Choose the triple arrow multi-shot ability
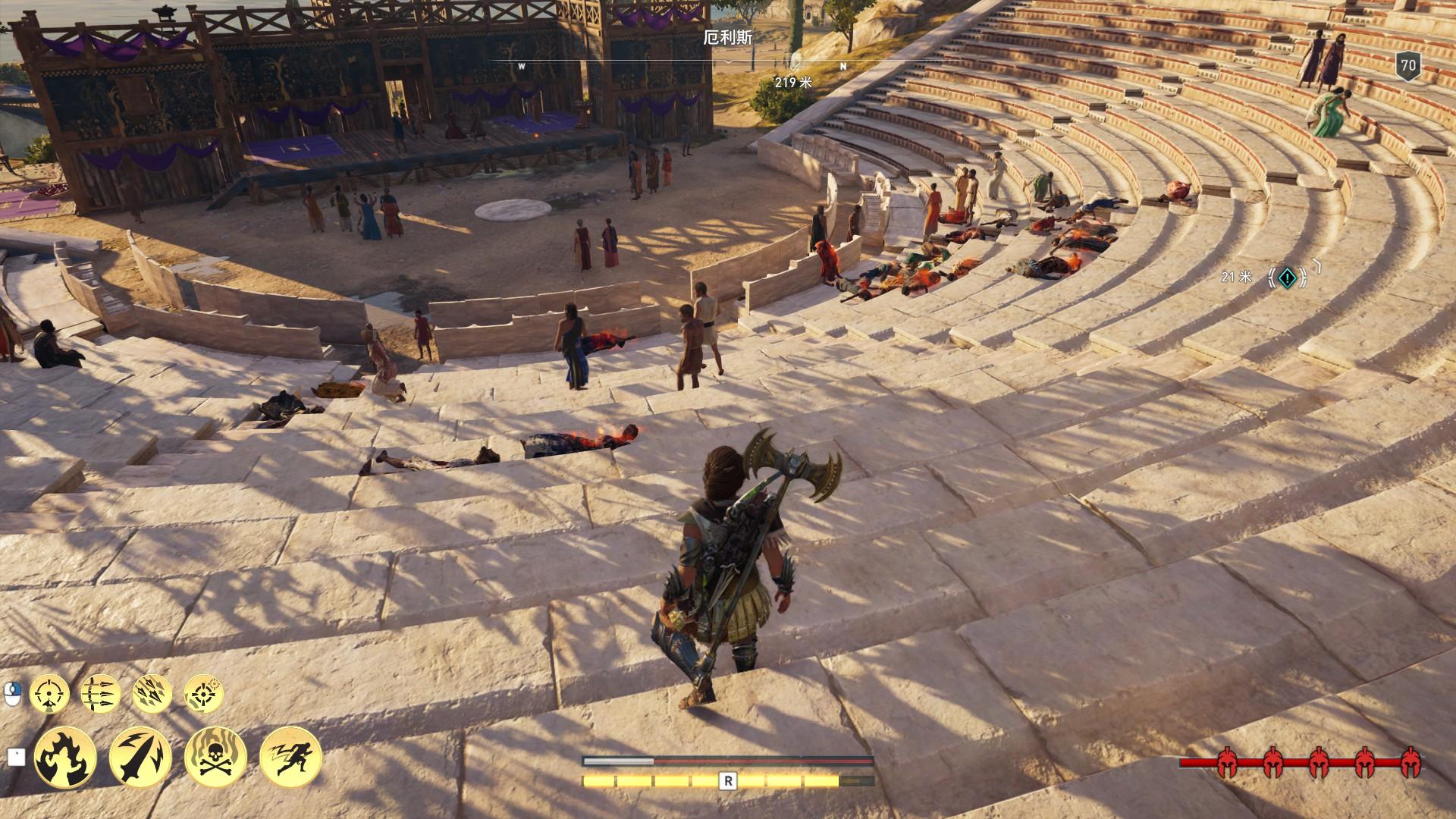Image resolution: width=1456 pixels, height=819 pixels. [x=100, y=693]
